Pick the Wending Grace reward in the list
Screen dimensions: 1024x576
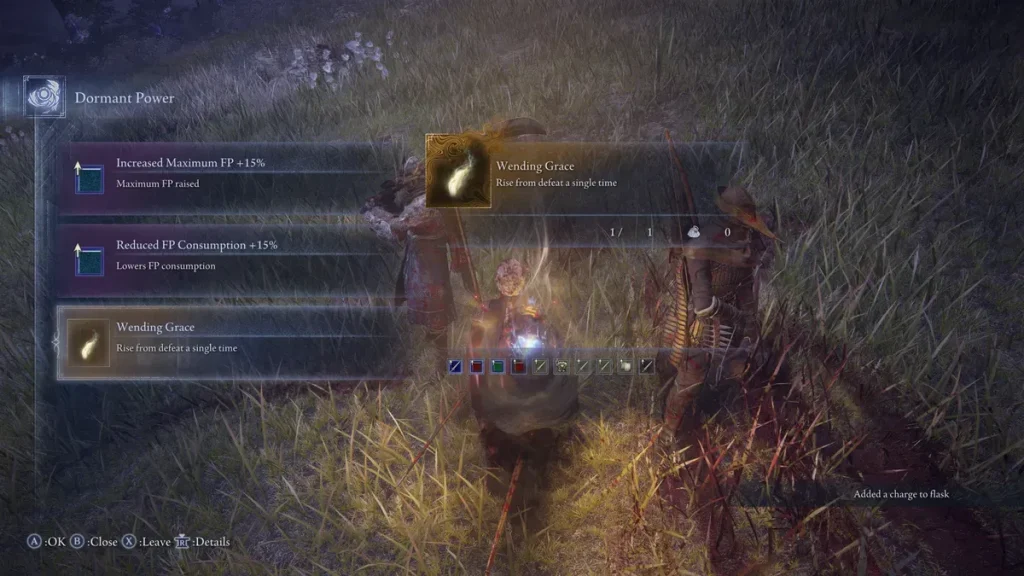point(230,338)
